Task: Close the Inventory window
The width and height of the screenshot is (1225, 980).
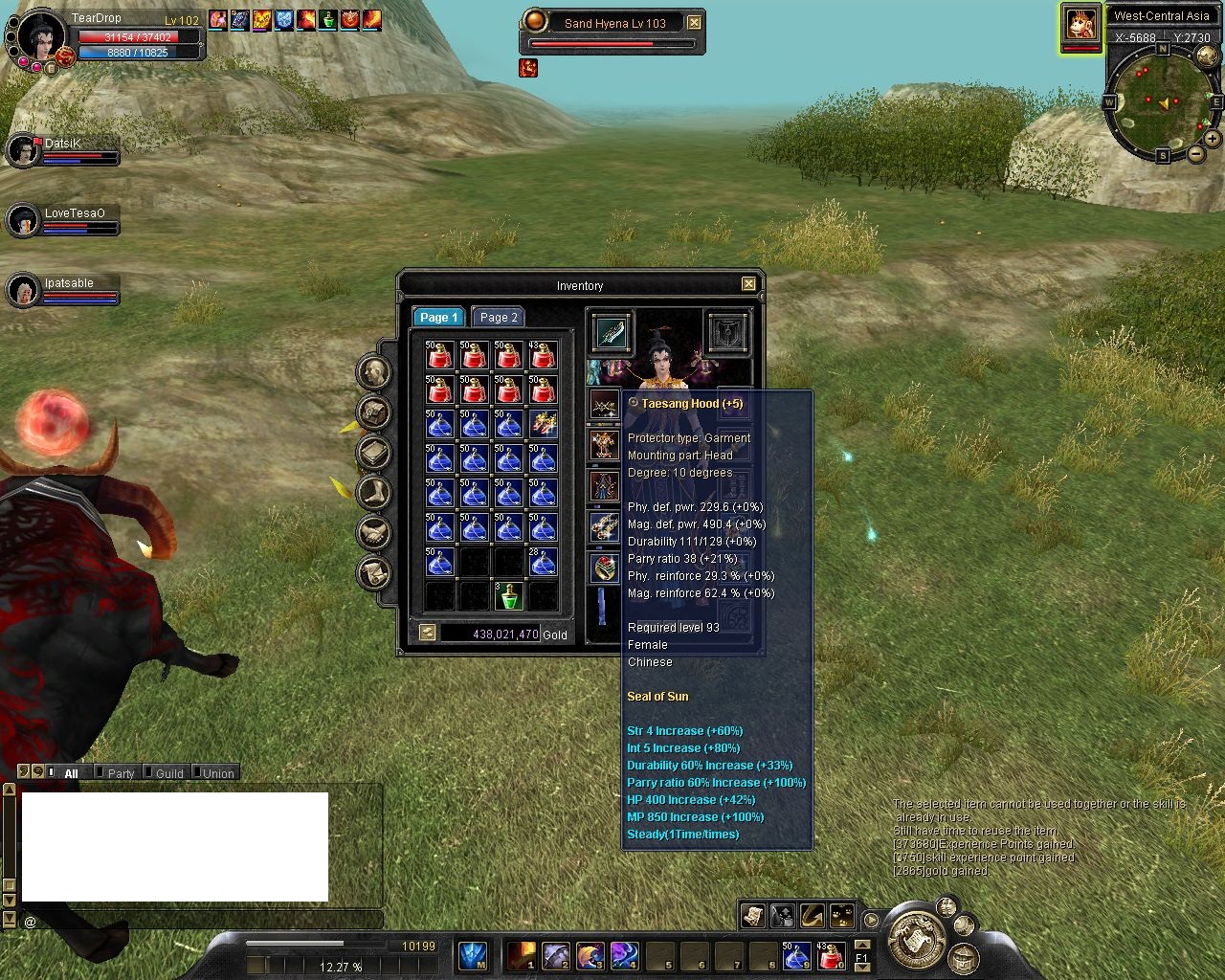Action: click(748, 284)
